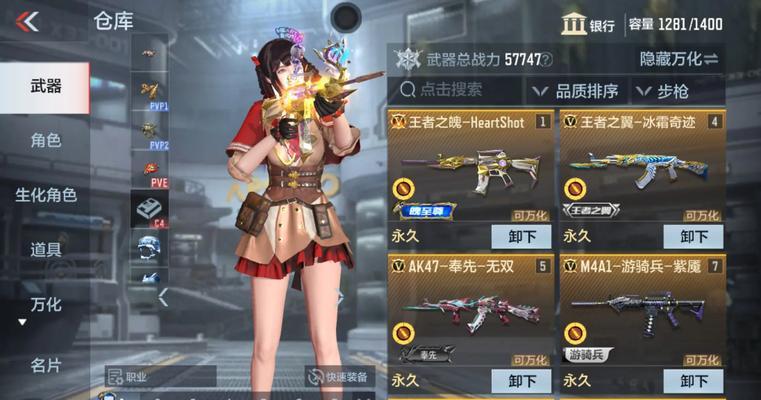Select the 生化角色 tab
This screenshot has width=761, height=400.
coord(45,195)
